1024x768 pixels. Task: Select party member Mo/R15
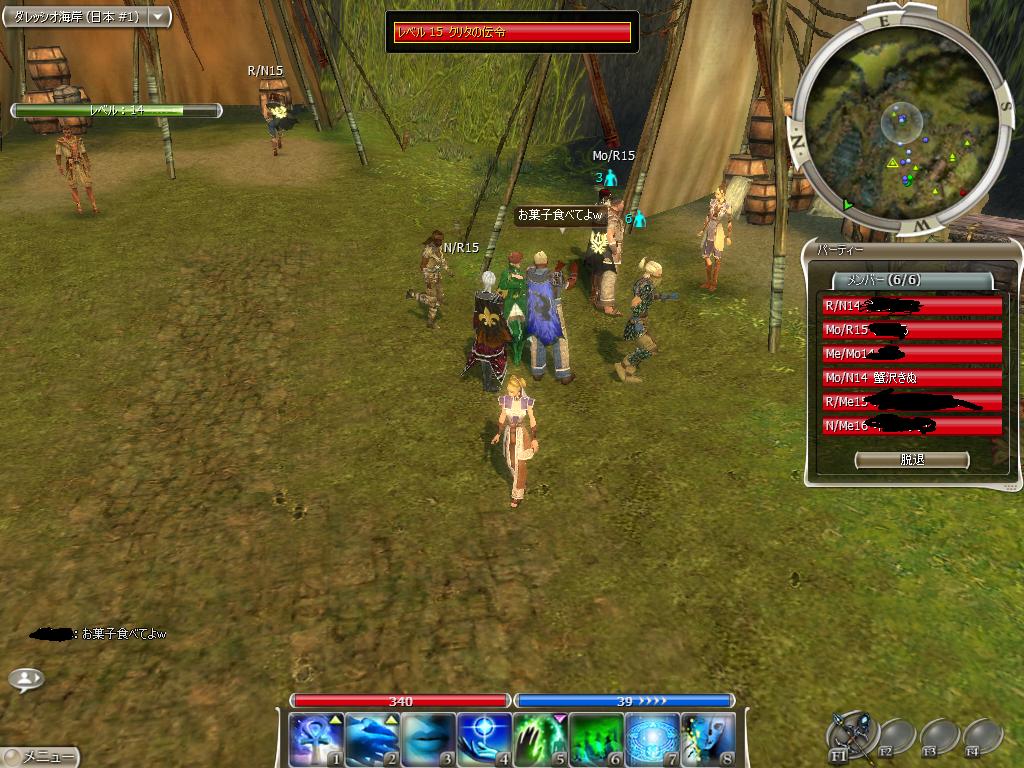(911, 330)
